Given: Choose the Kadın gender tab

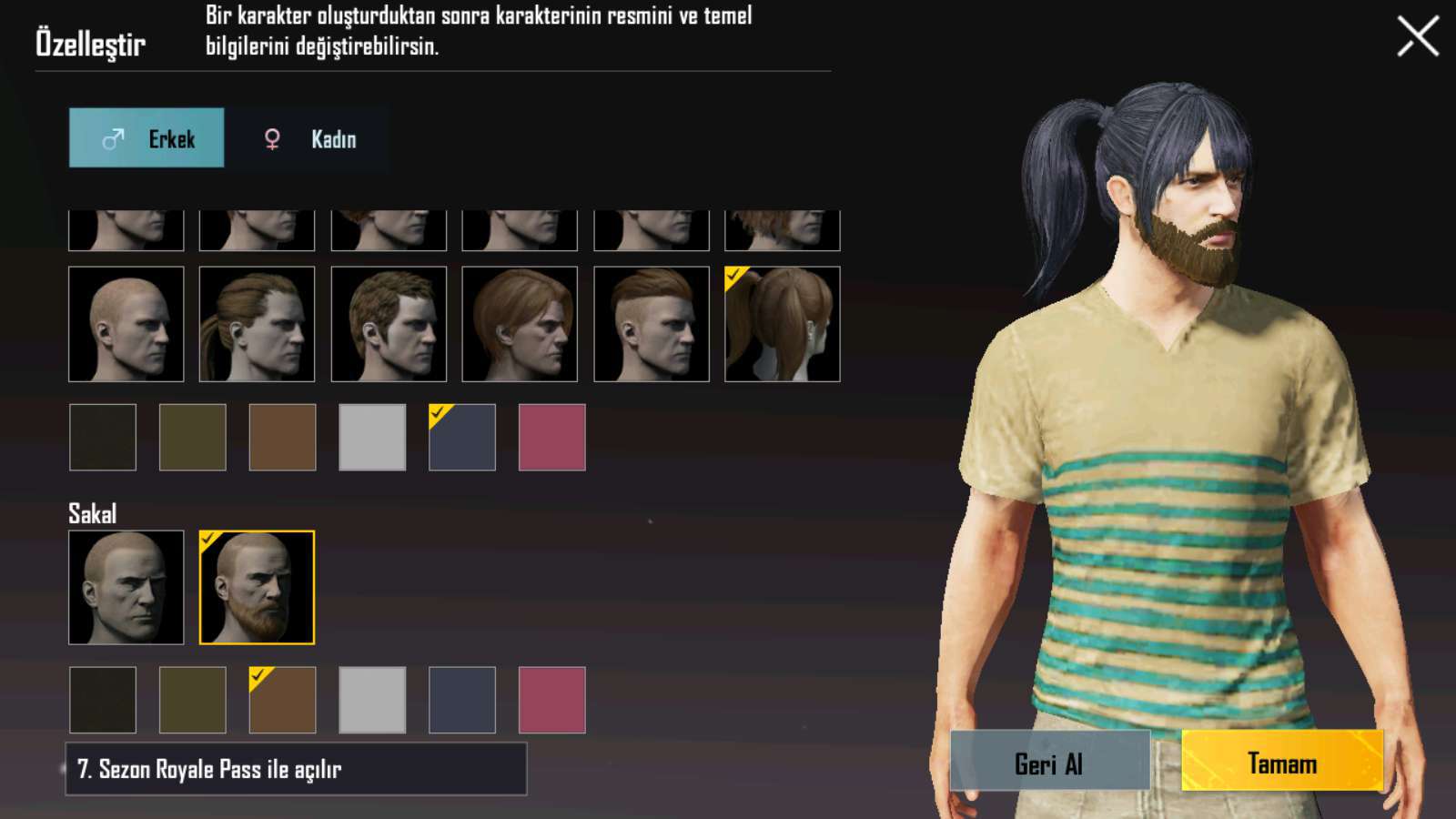Looking at the screenshot, I should pyautogui.click(x=309, y=138).
